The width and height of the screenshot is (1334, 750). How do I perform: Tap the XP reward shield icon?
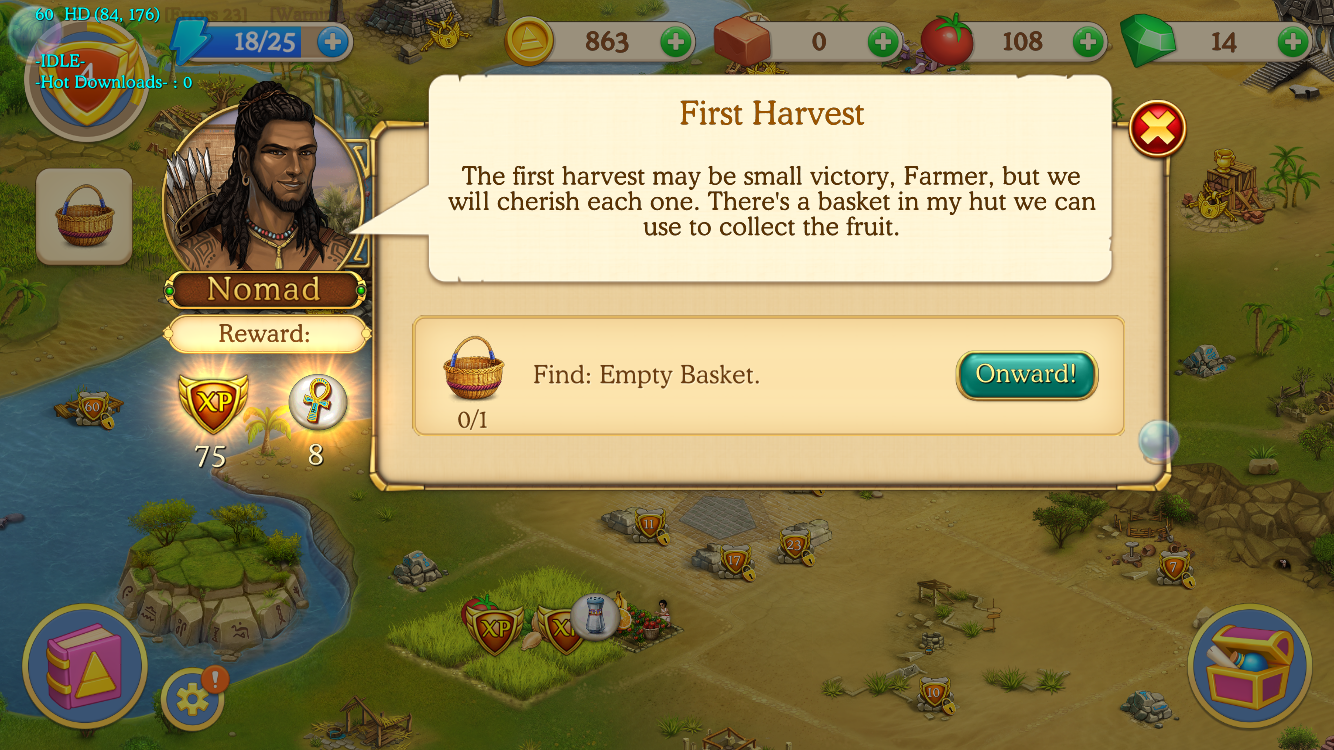click(x=210, y=404)
